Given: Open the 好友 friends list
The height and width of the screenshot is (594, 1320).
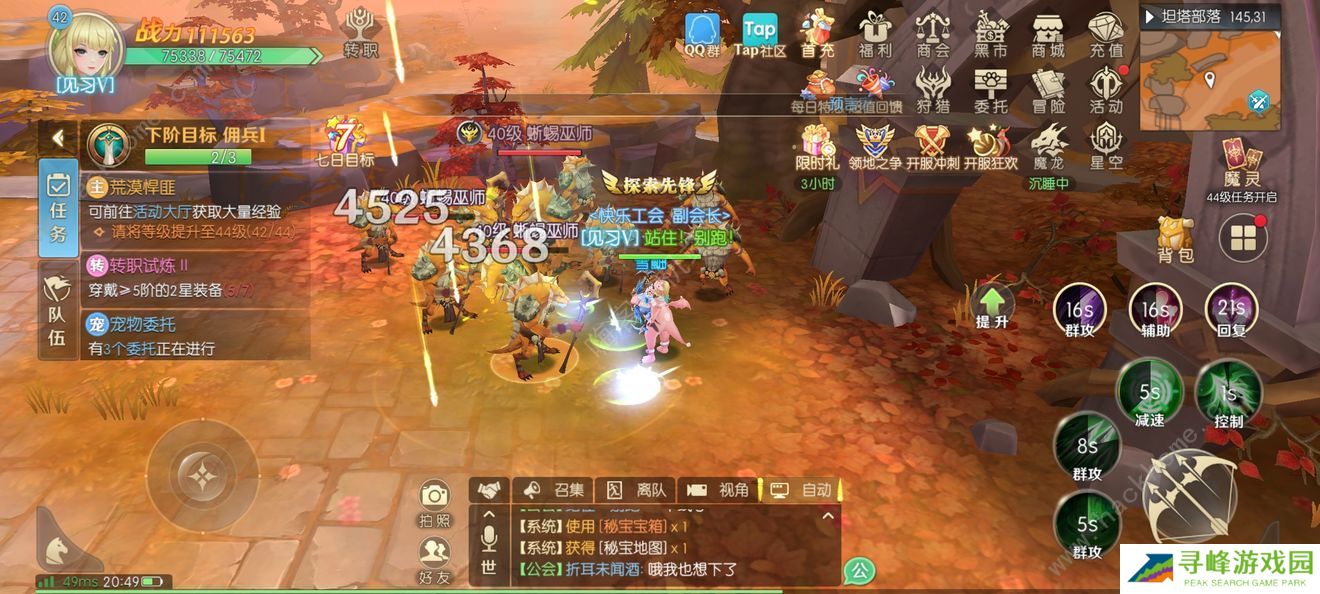Looking at the screenshot, I should pyautogui.click(x=434, y=559).
